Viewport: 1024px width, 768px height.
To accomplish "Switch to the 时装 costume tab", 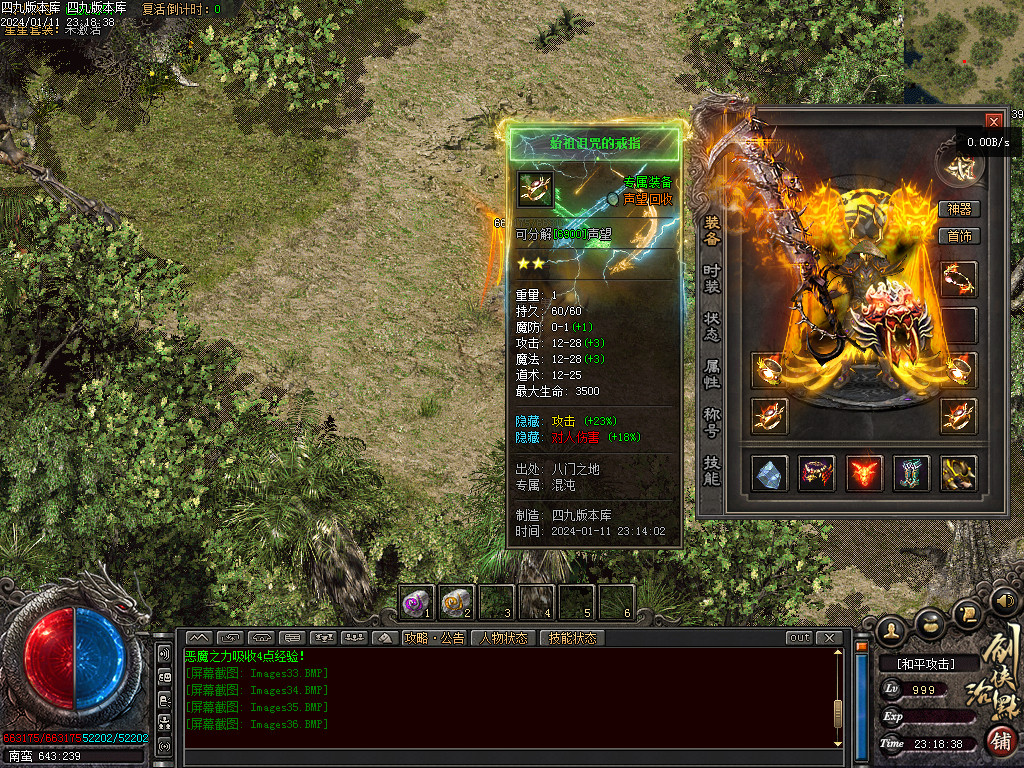I will click(x=712, y=278).
